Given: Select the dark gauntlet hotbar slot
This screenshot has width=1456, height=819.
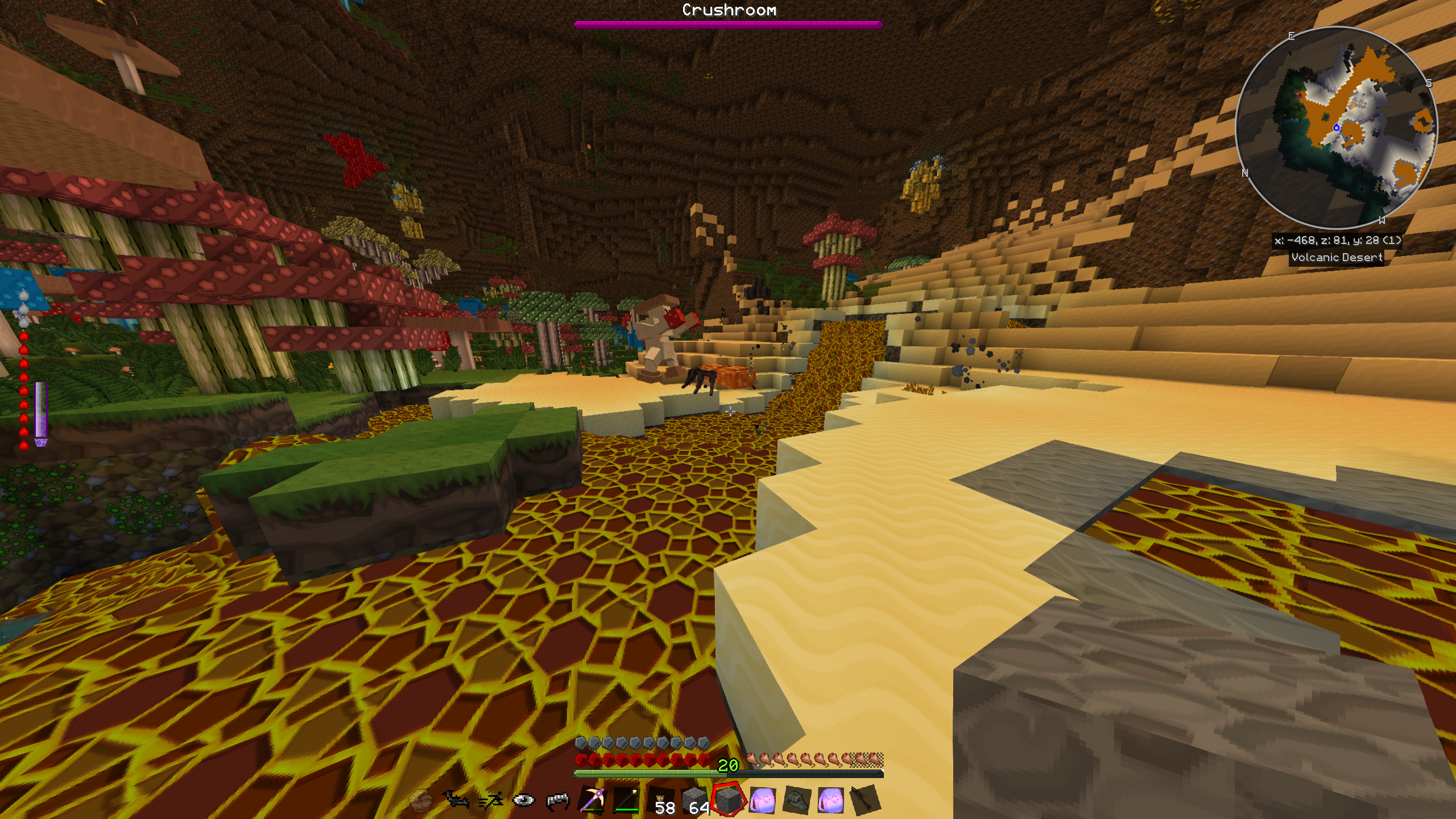Looking at the screenshot, I should coord(797,800).
